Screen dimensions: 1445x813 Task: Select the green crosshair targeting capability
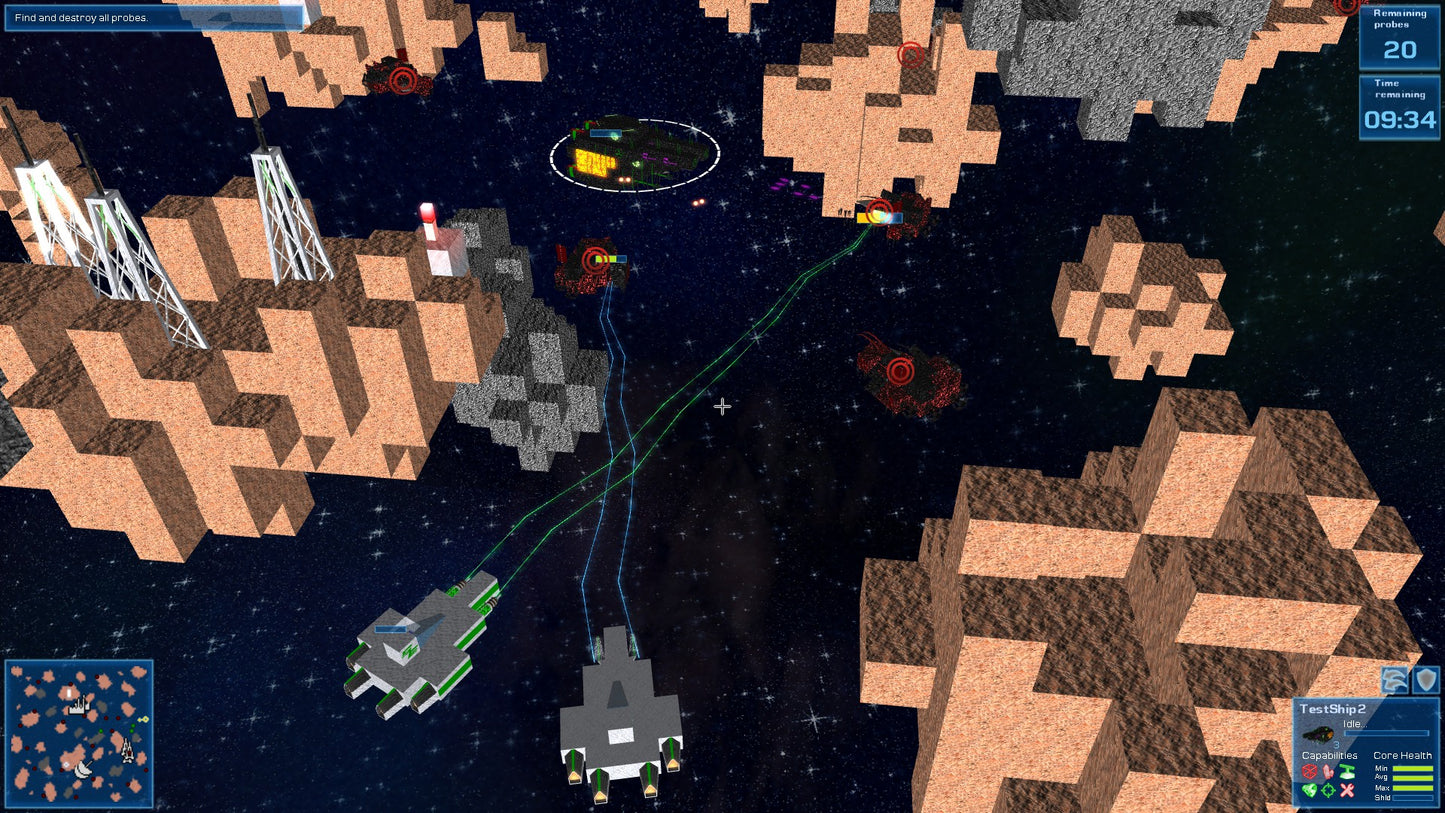click(1328, 790)
